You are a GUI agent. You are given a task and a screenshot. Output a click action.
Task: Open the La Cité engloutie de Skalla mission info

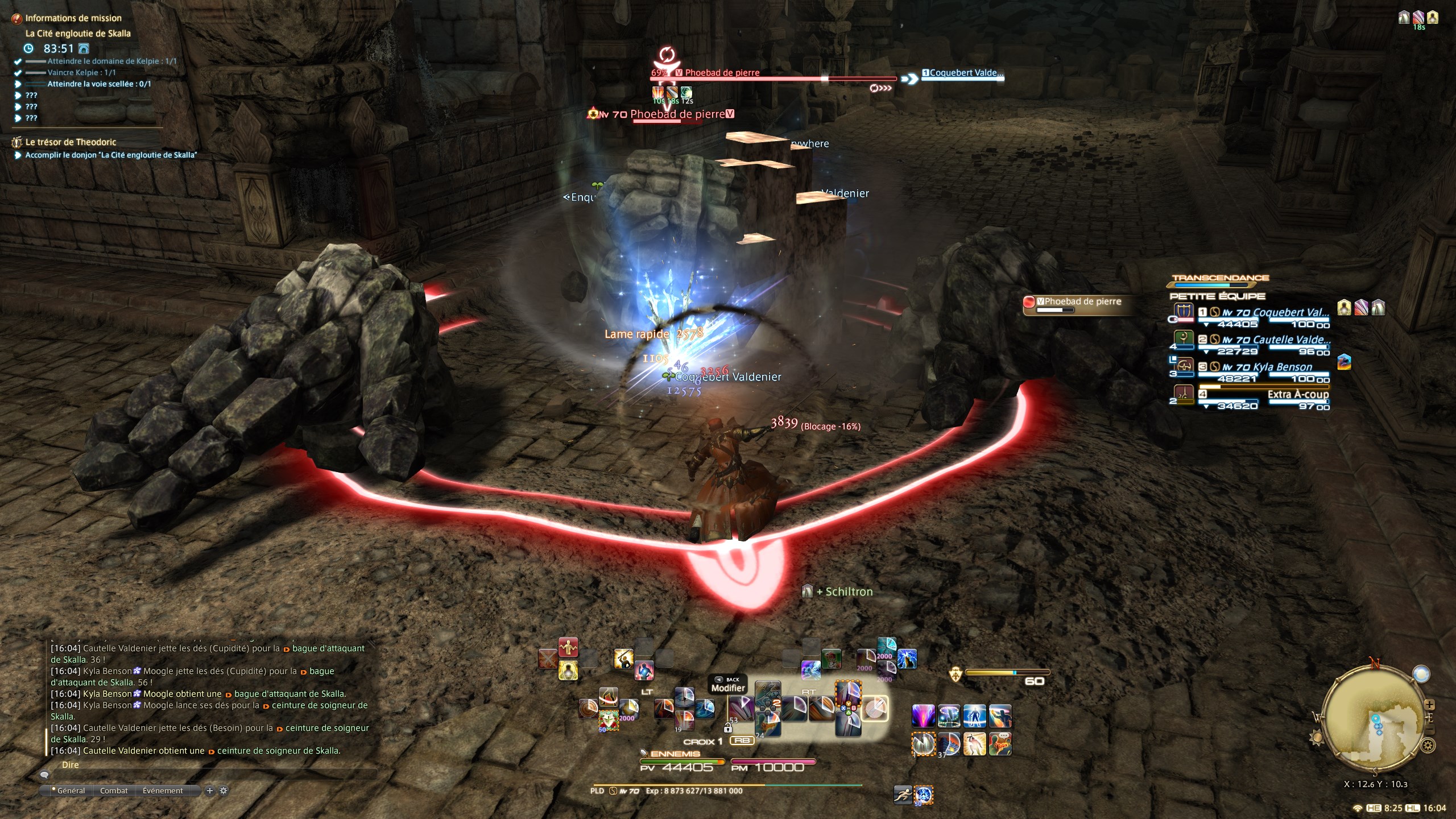[78, 34]
